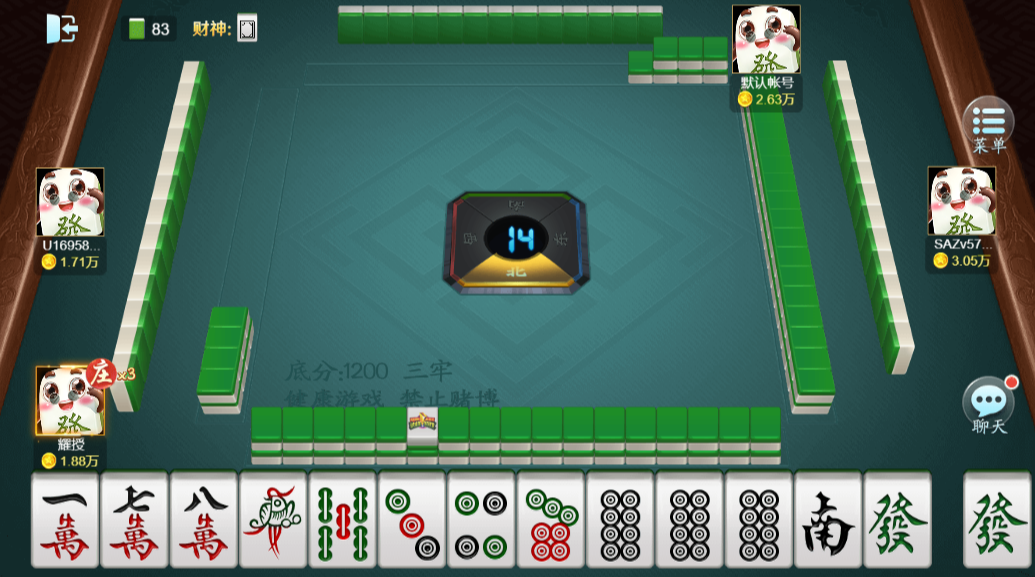Open the 菜单 menu button
The width and height of the screenshot is (1035, 577).
click(987, 123)
